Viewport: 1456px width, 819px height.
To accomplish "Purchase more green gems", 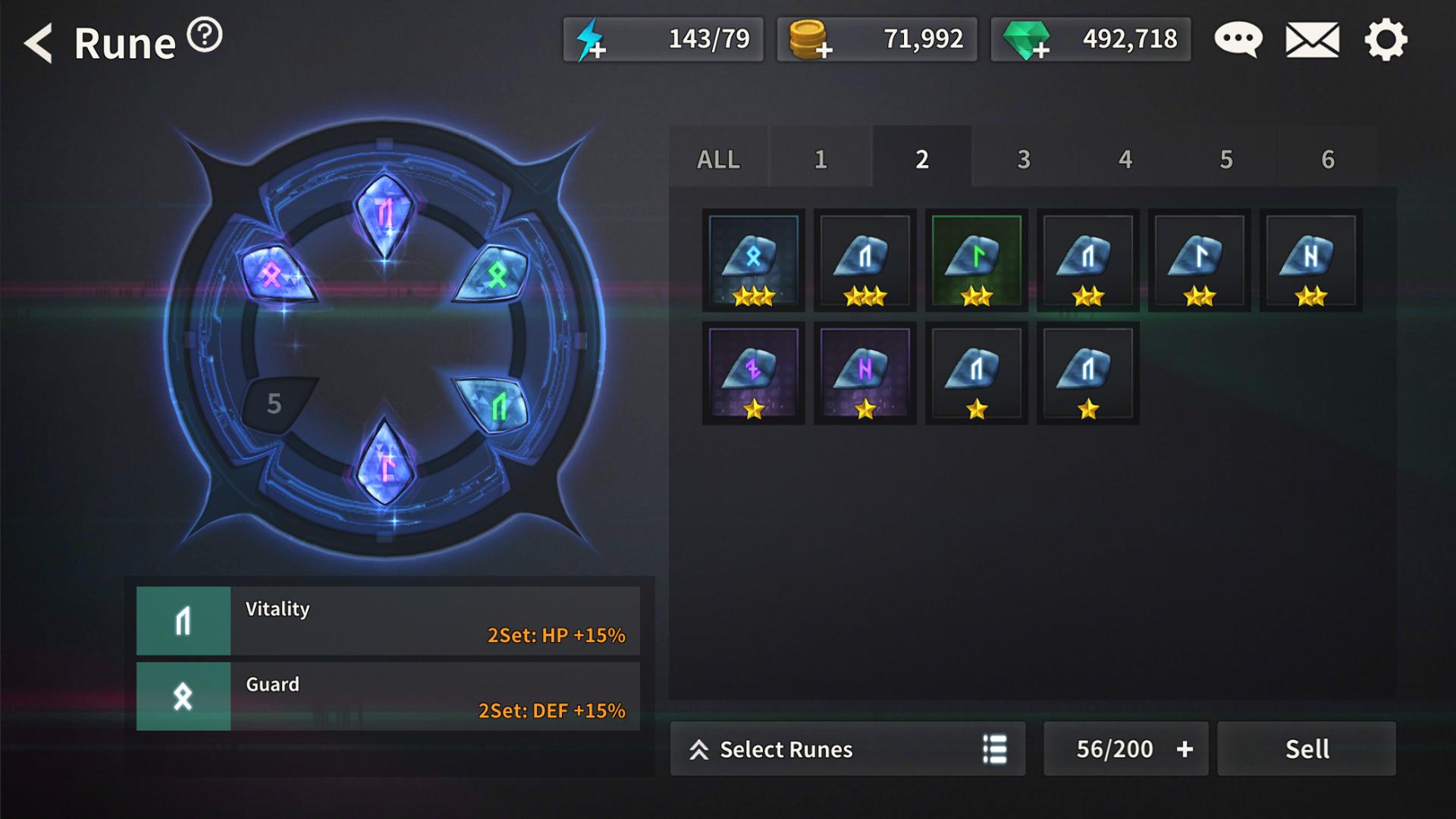I will (x=1027, y=41).
